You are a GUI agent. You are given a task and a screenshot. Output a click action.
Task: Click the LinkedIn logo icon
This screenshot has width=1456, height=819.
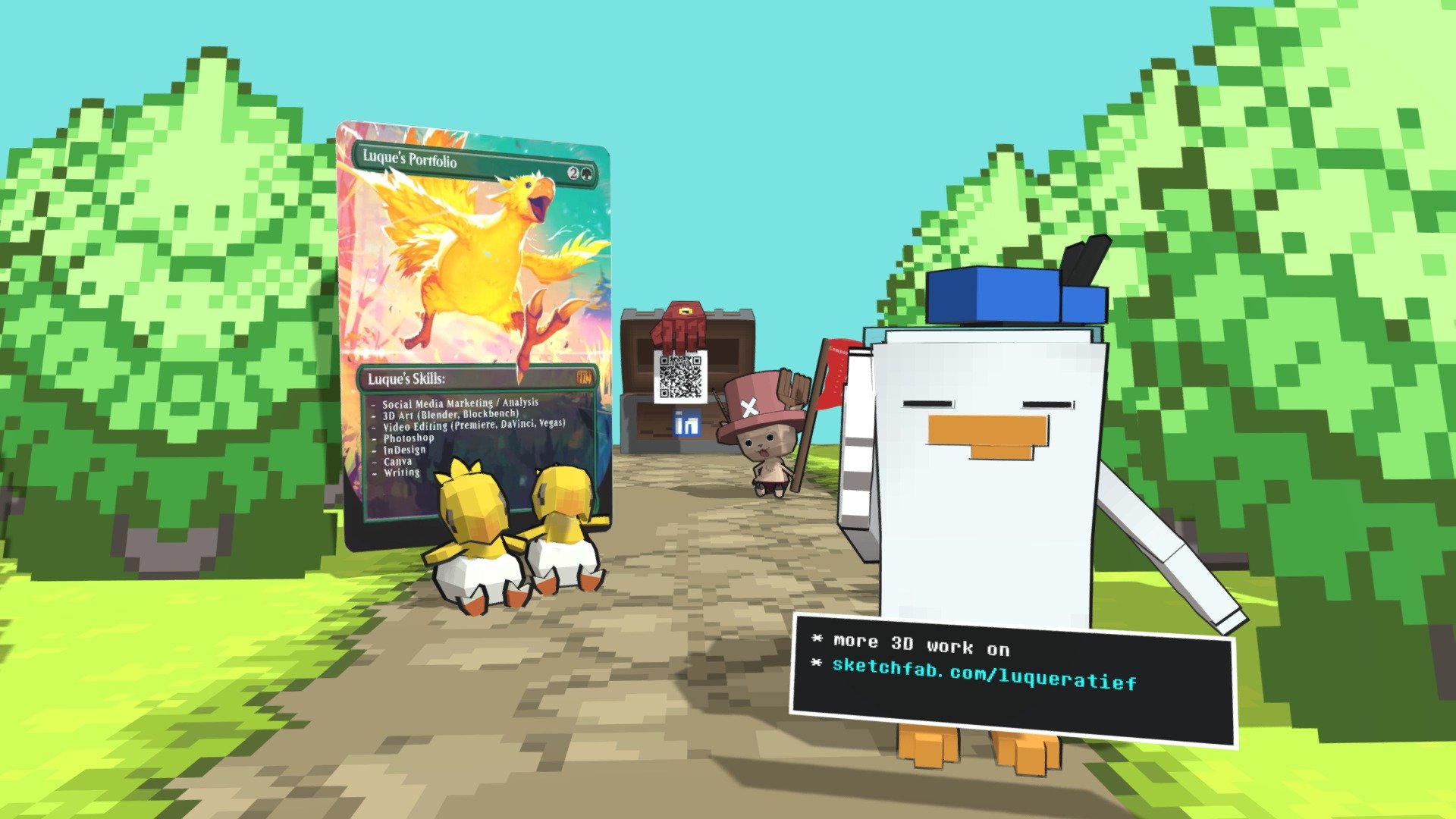[687, 424]
